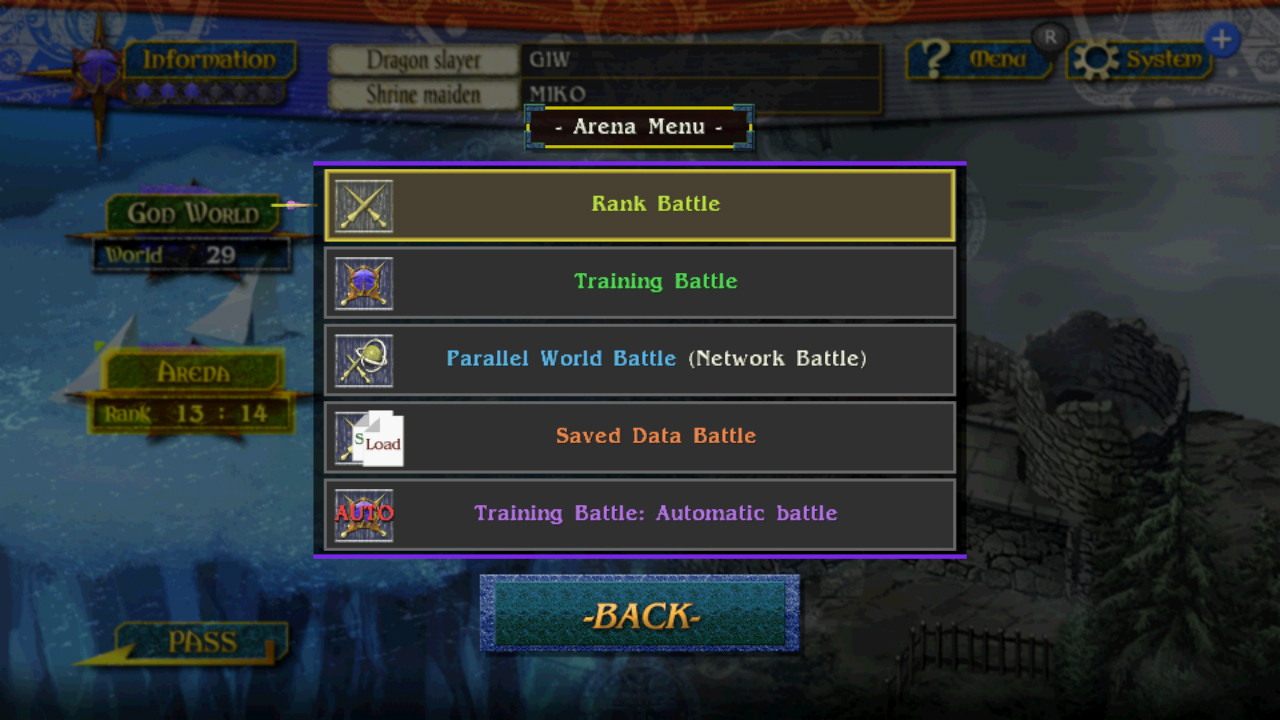Select the crossed swords Rank Battle icon
Screen dimensions: 1280x720
coord(364,205)
